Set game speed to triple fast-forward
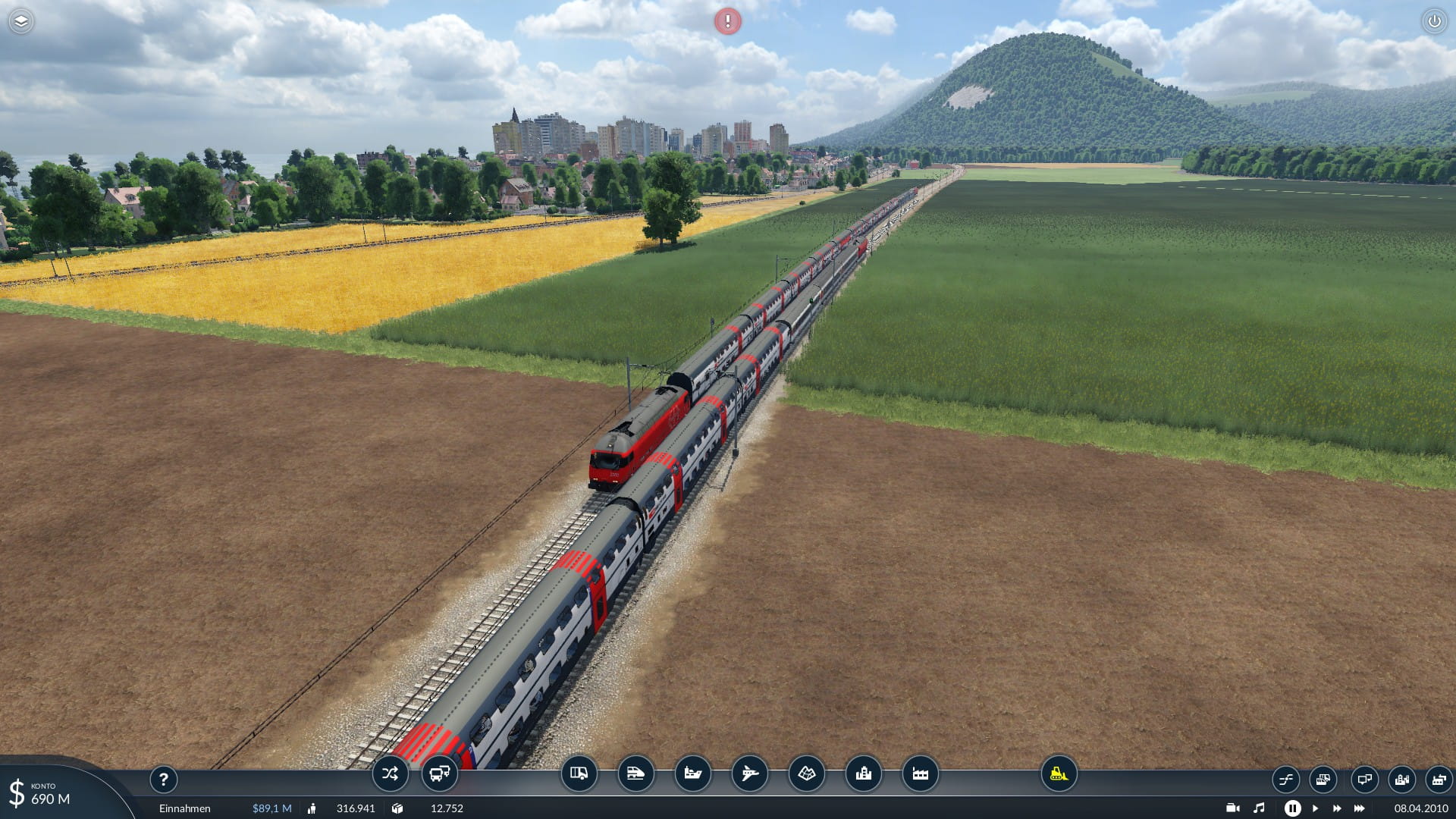This screenshot has width=1456, height=819. coord(1359,808)
